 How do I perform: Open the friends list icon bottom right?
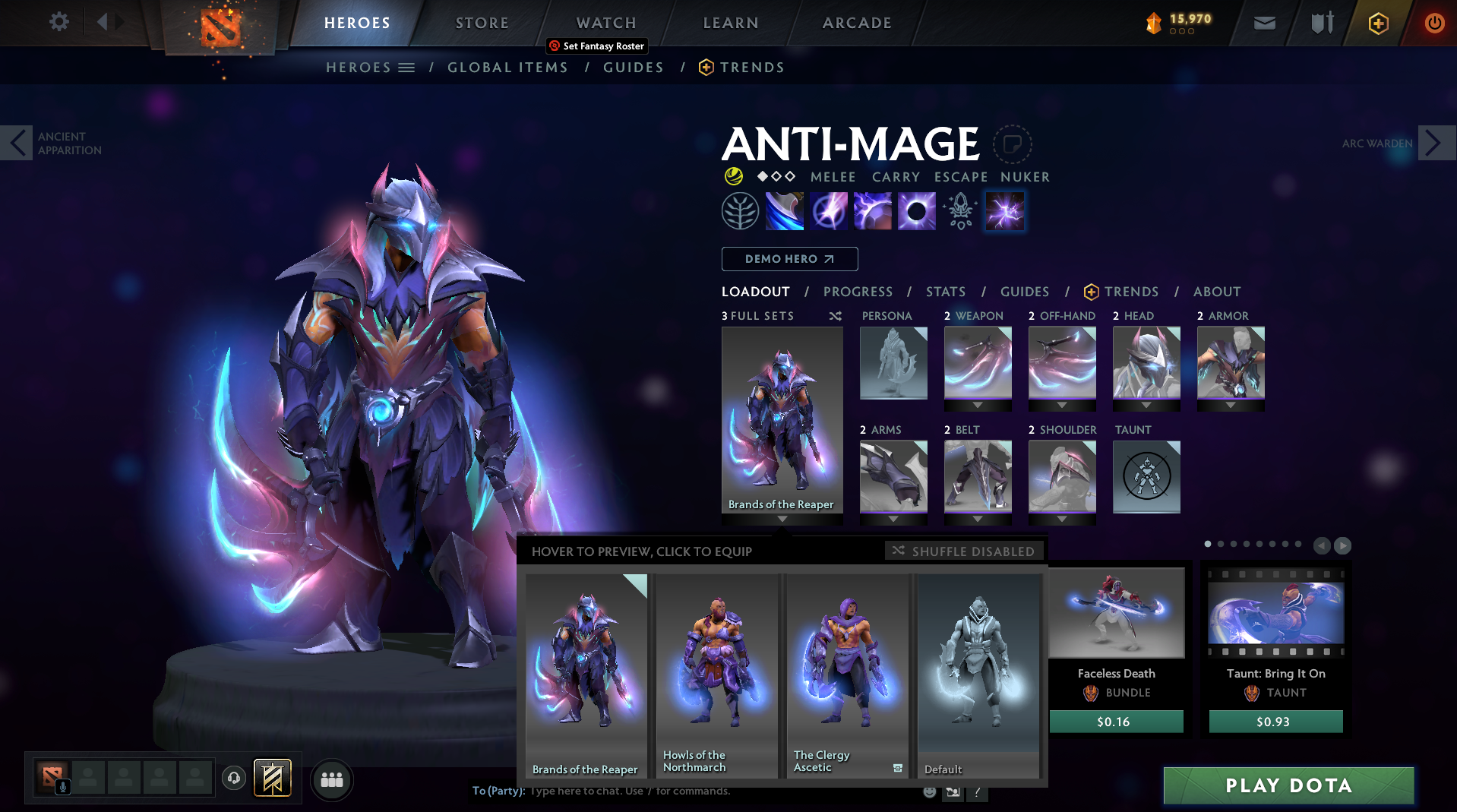(x=332, y=779)
